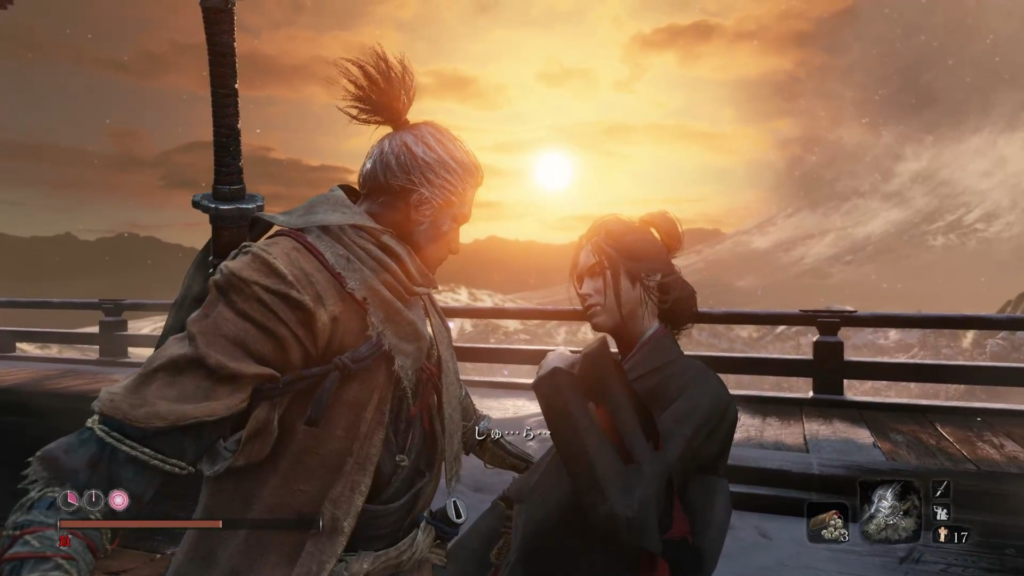Click the fully pink resurrection node

[x=118, y=499]
